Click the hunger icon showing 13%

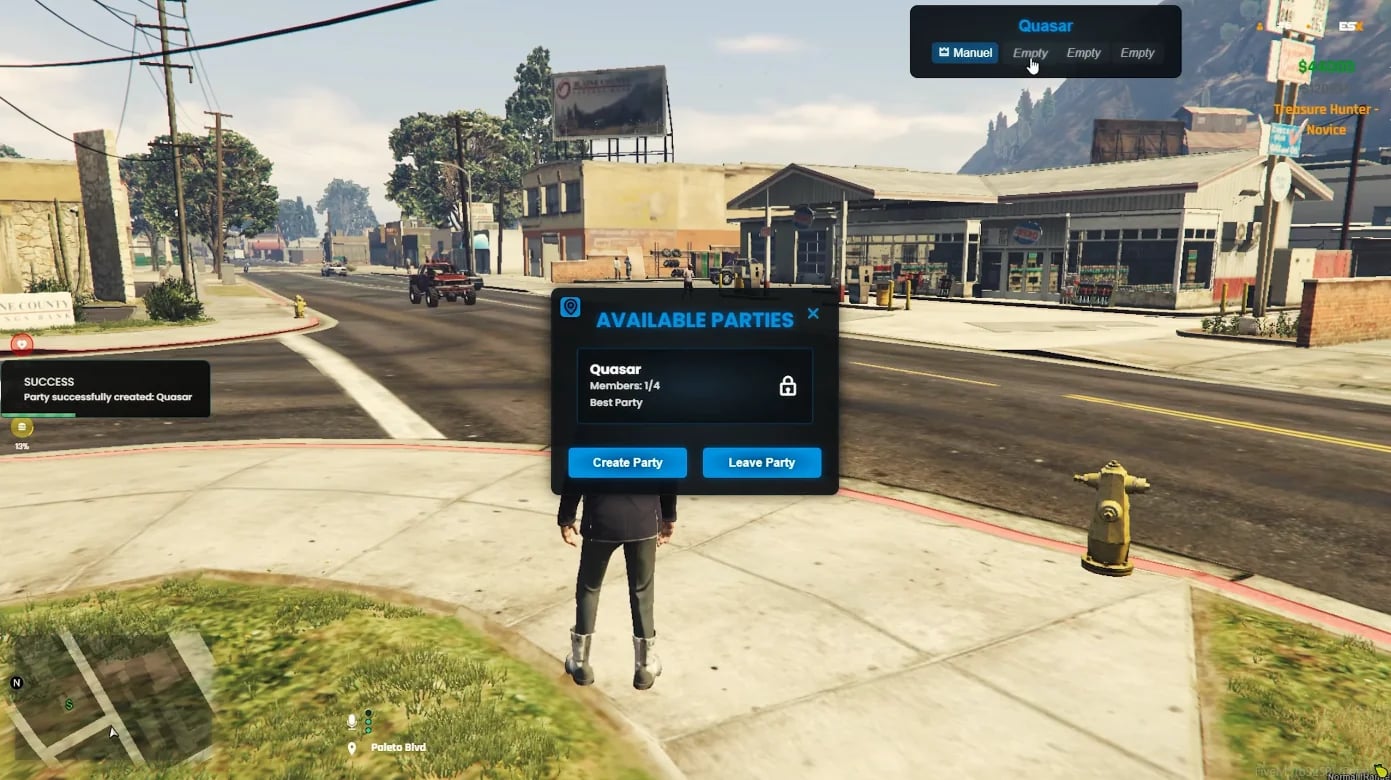tap(21, 427)
